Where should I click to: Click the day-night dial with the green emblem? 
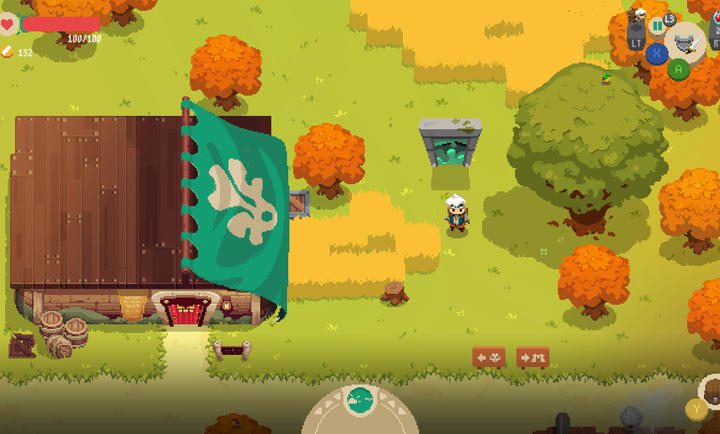coord(360,402)
